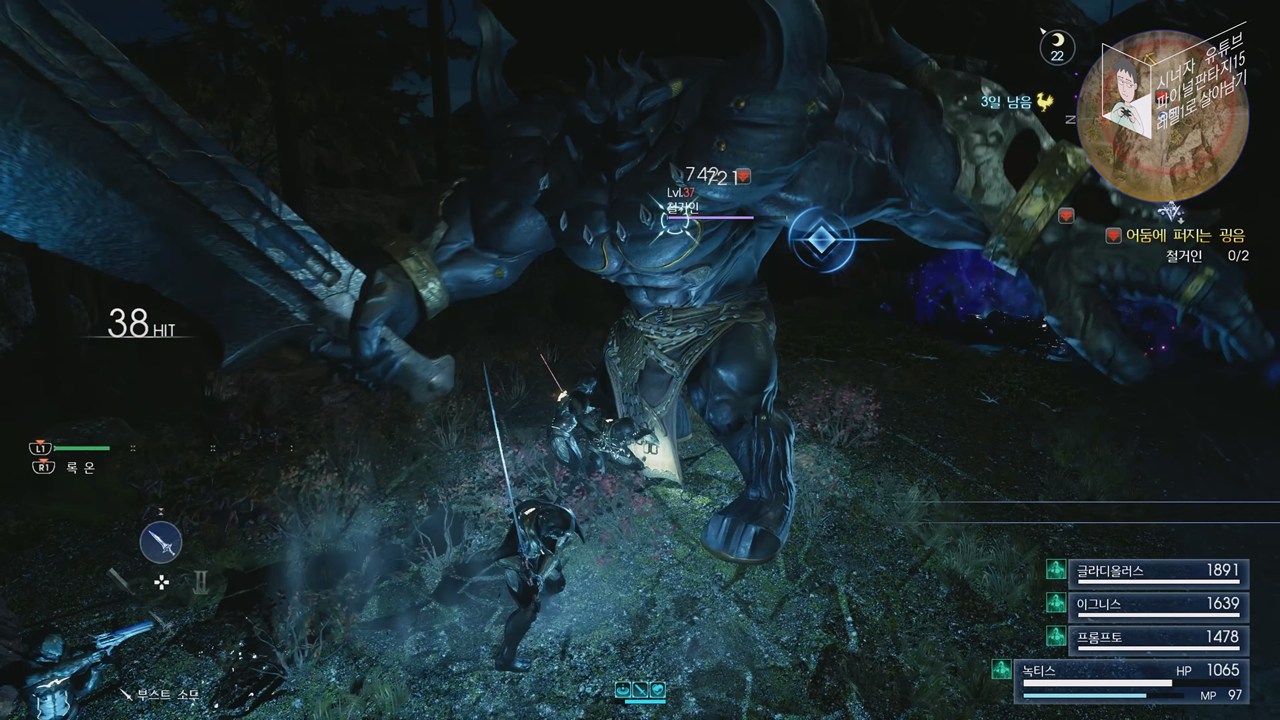This screenshot has width=1280, height=720.
Task: Select the 어둠에 퍼지는 굉음 quest tracker
Action: point(1178,236)
